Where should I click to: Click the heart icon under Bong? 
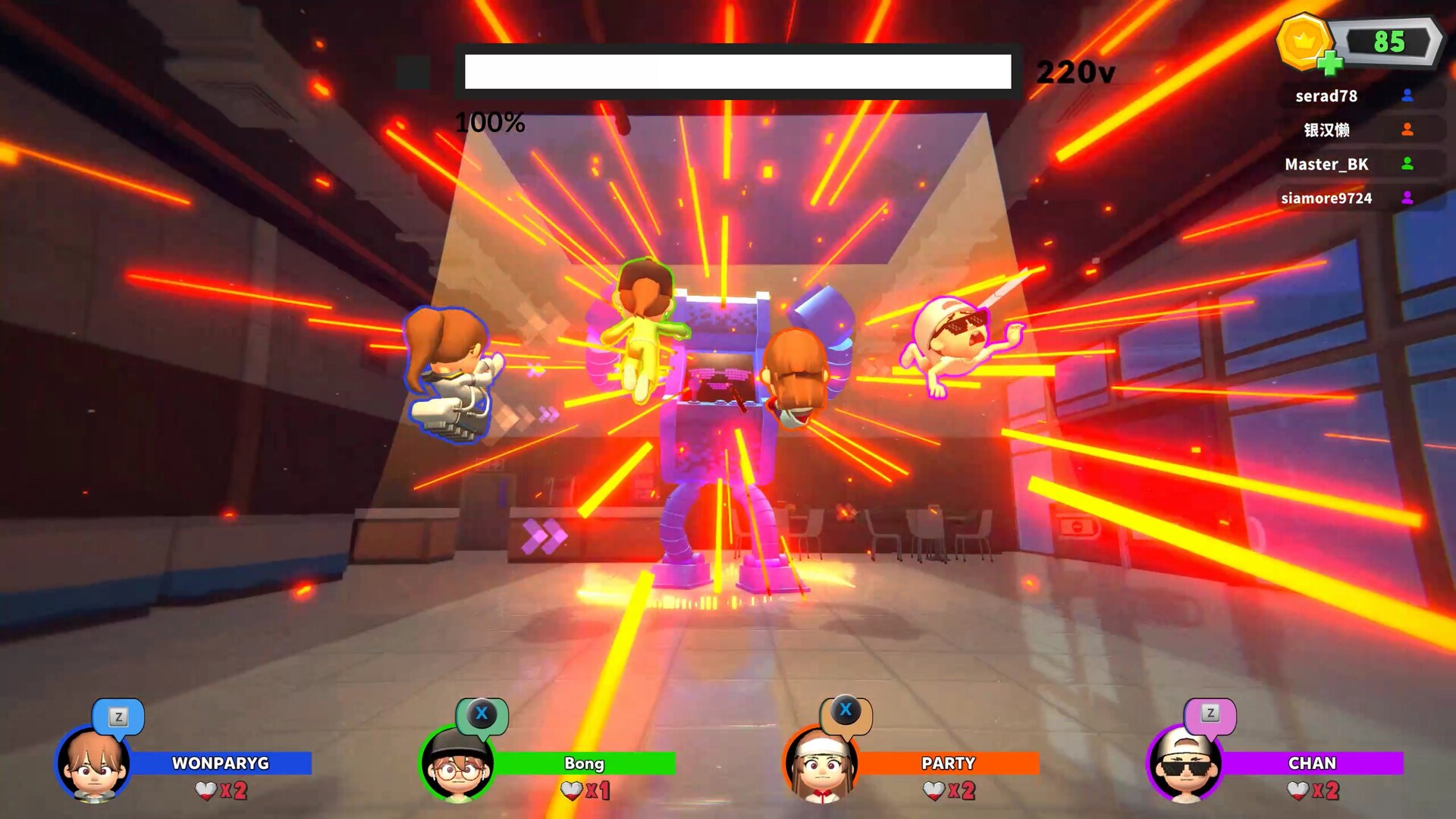[x=570, y=789]
